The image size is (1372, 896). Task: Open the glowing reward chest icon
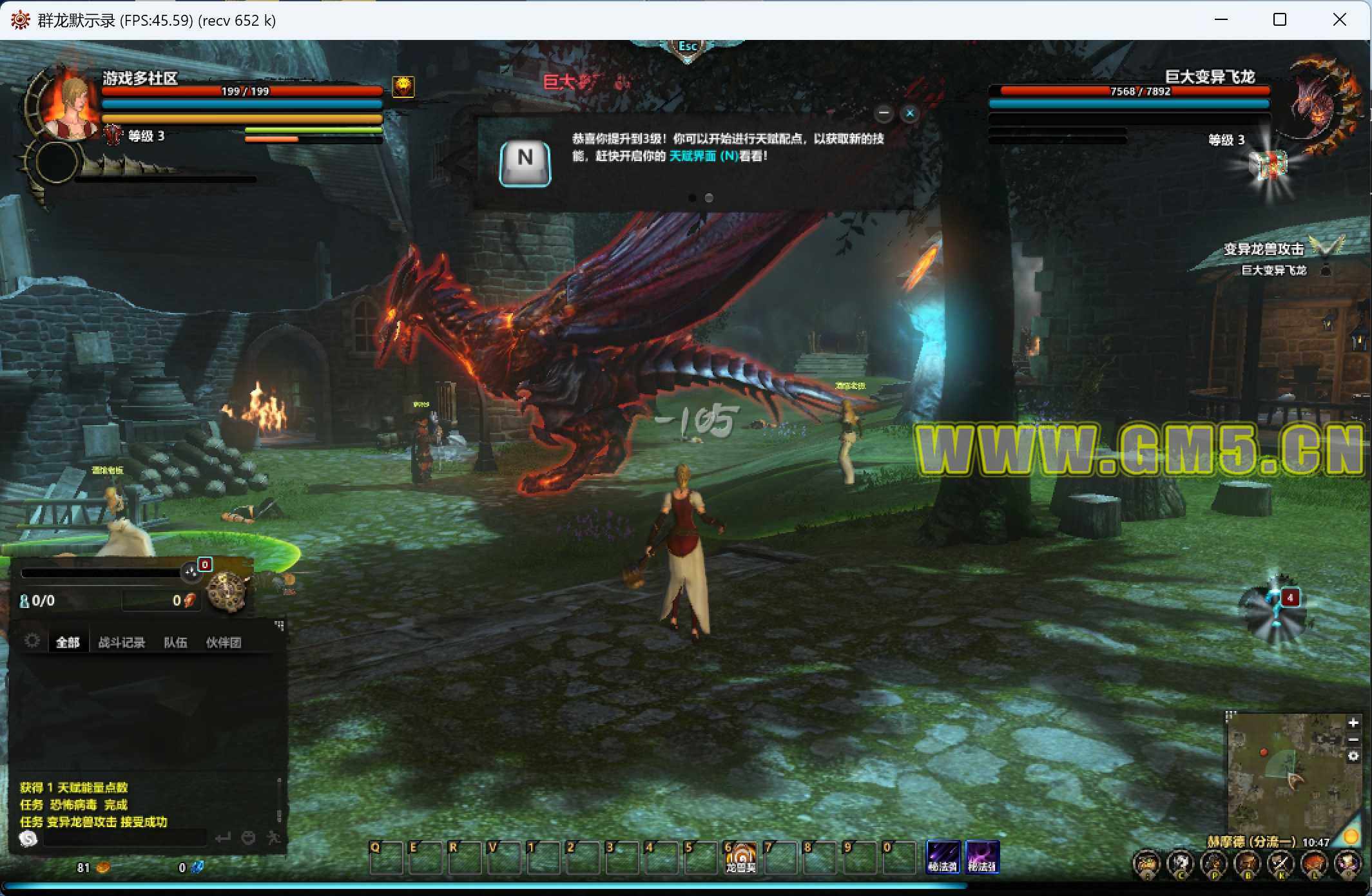click(1270, 166)
